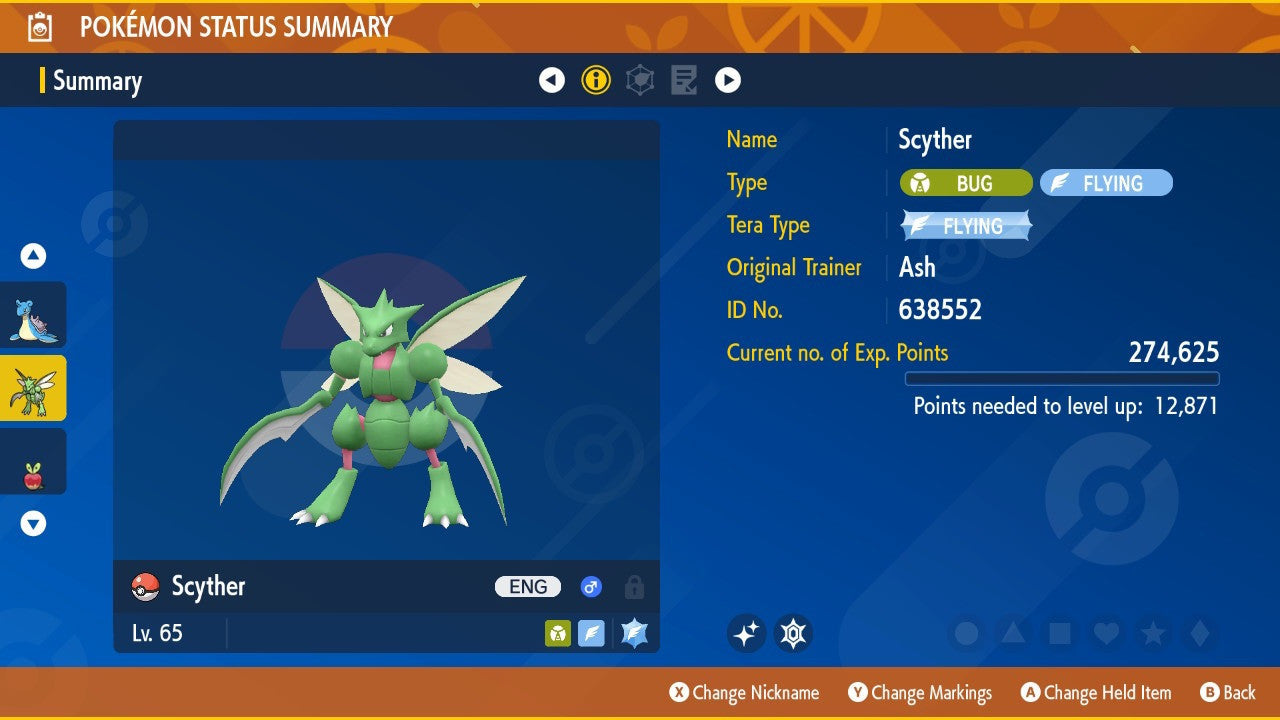
Task: Choose Applin in the party list
Action: click(34, 461)
